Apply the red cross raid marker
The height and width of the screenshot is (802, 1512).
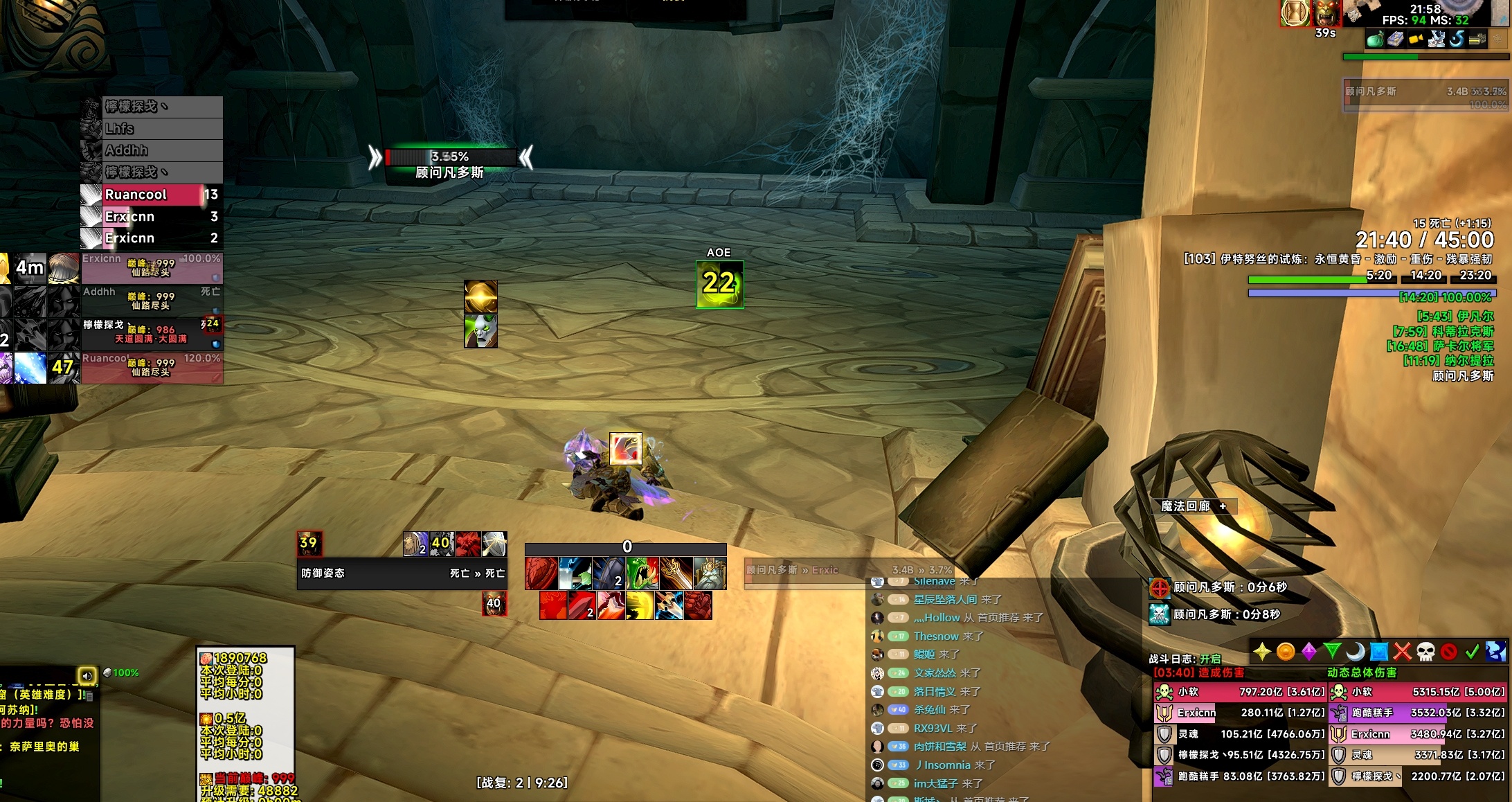[1403, 652]
